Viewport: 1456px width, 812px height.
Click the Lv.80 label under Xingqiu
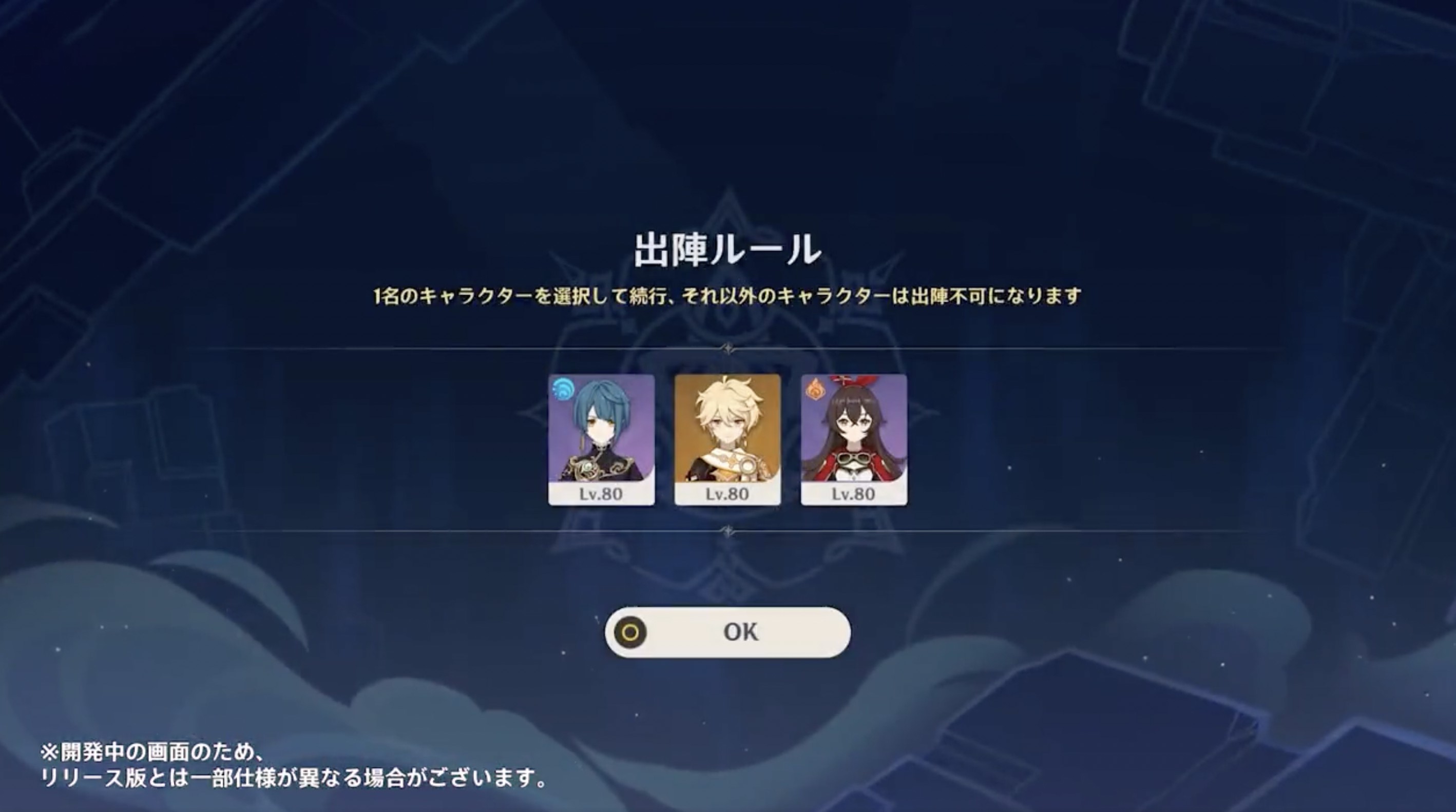pos(601,494)
